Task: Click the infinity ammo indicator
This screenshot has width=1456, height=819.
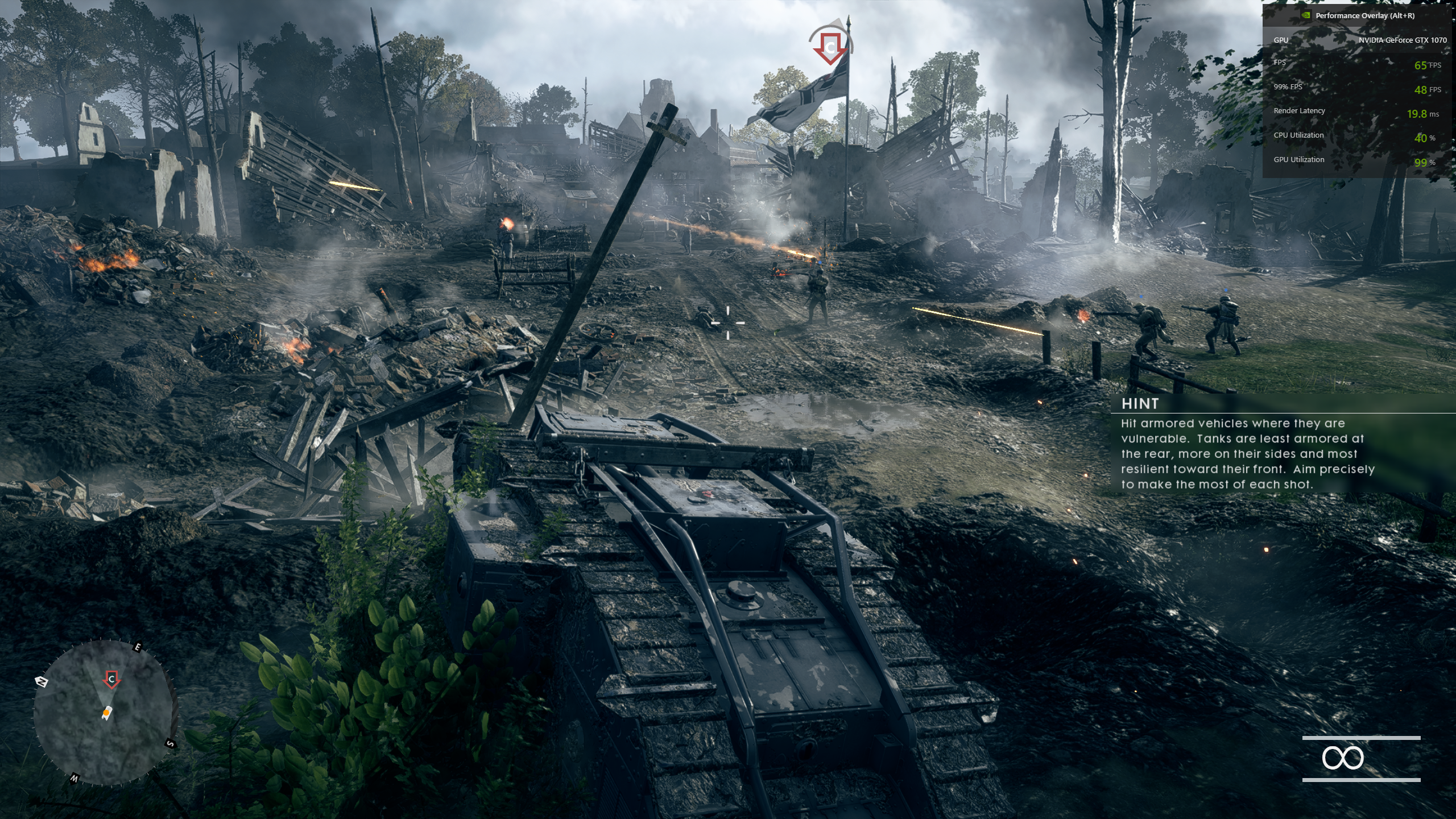Action: (1342, 758)
